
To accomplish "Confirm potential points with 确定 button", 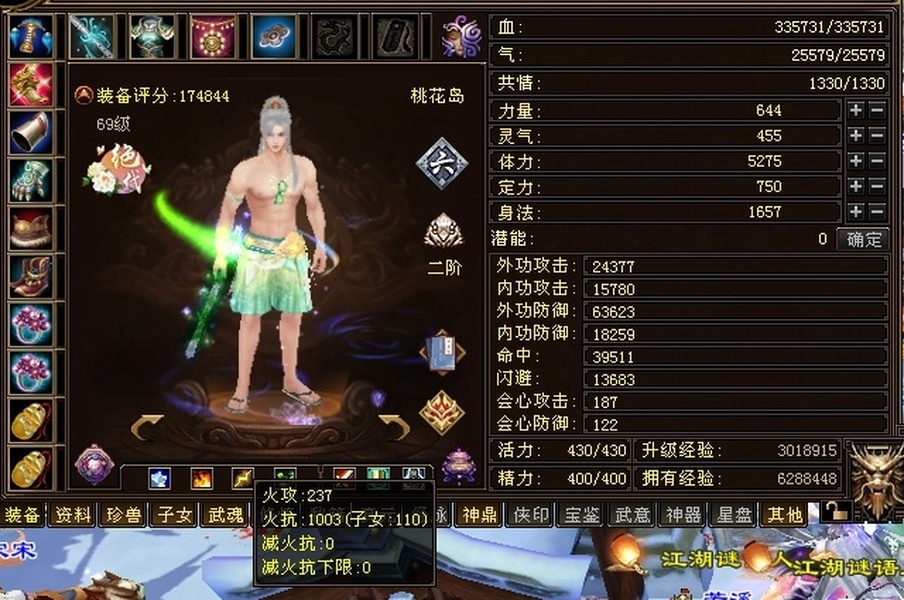I will [865, 239].
